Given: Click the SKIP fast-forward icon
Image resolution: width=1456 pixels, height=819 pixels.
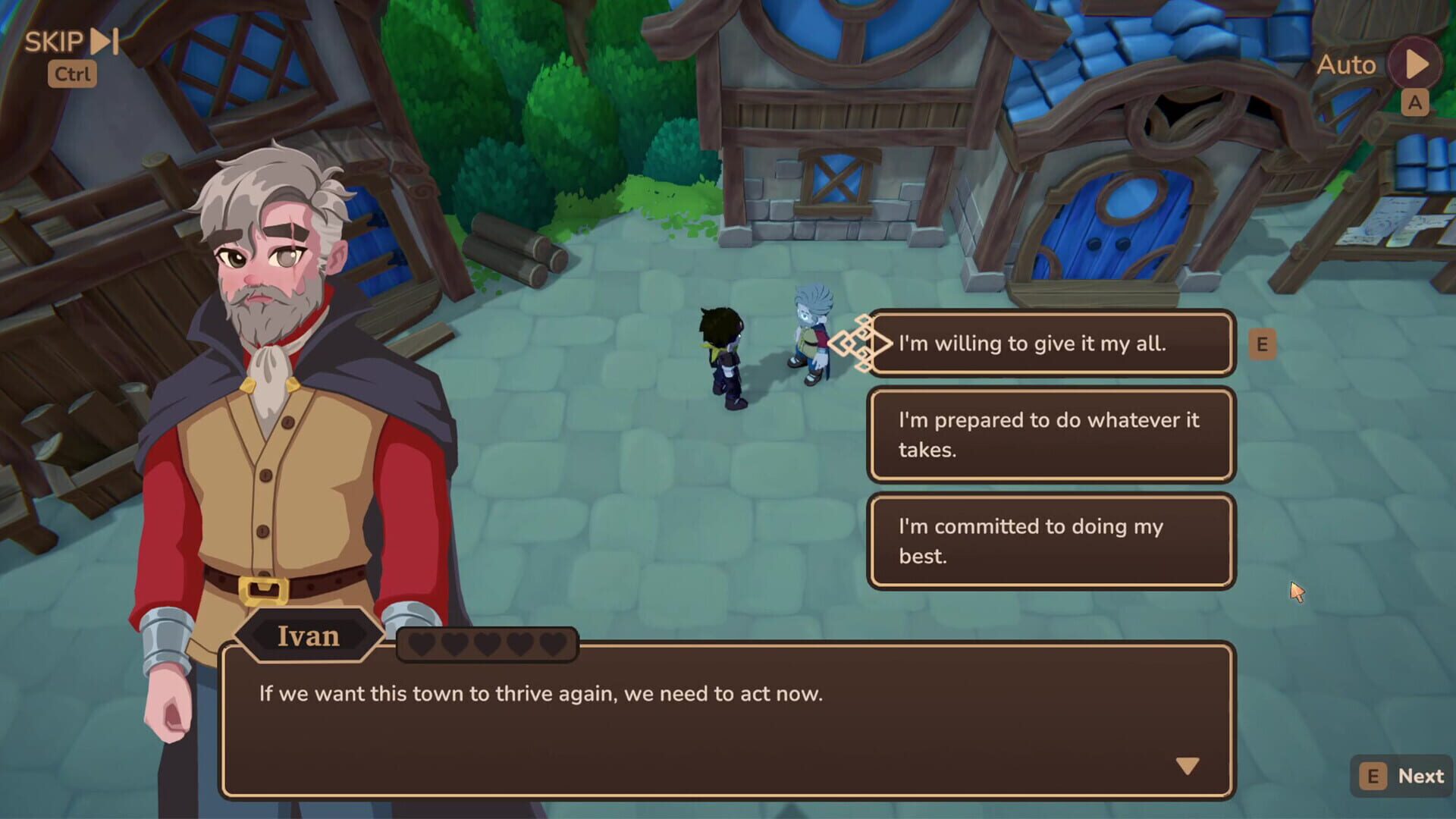Looking at the screenshot, I should click(102, 42).
